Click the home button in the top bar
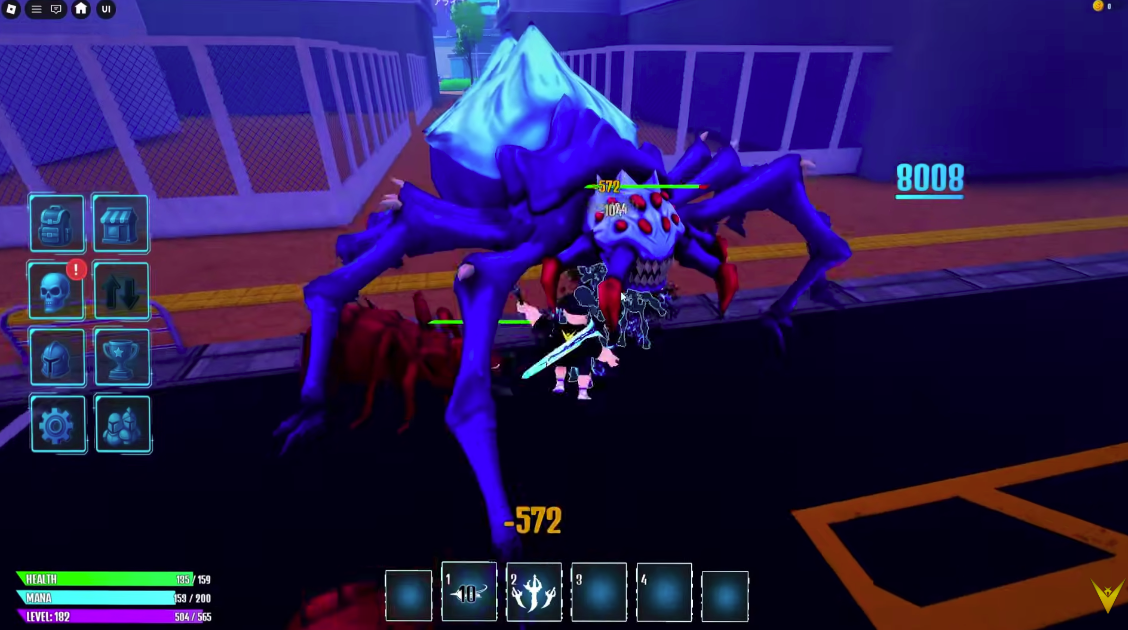Screen dimensions: 1128x630 [81, 9]
